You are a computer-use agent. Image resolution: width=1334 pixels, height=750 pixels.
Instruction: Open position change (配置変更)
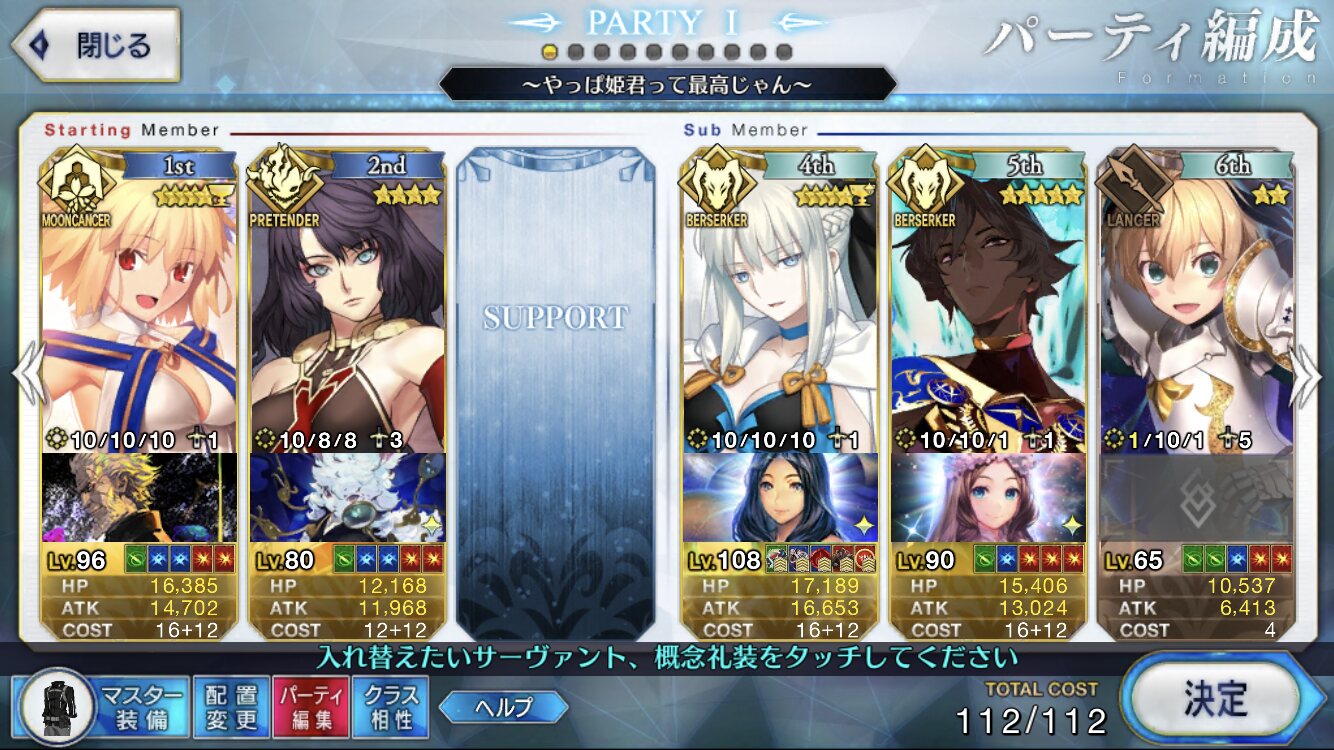click(x=231, y=707)
